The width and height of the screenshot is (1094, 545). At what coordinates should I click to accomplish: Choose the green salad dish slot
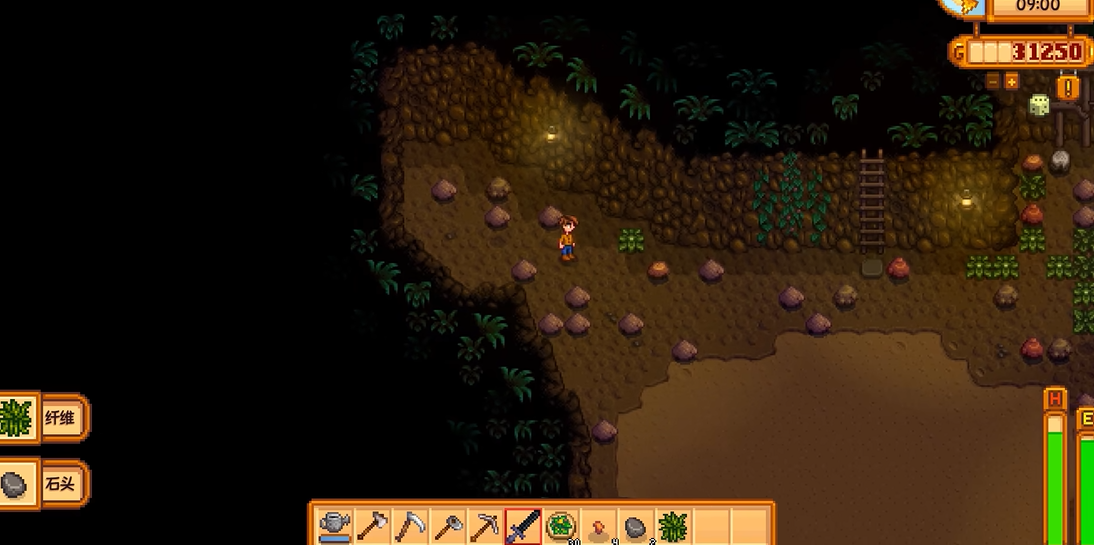coord(561,524)
